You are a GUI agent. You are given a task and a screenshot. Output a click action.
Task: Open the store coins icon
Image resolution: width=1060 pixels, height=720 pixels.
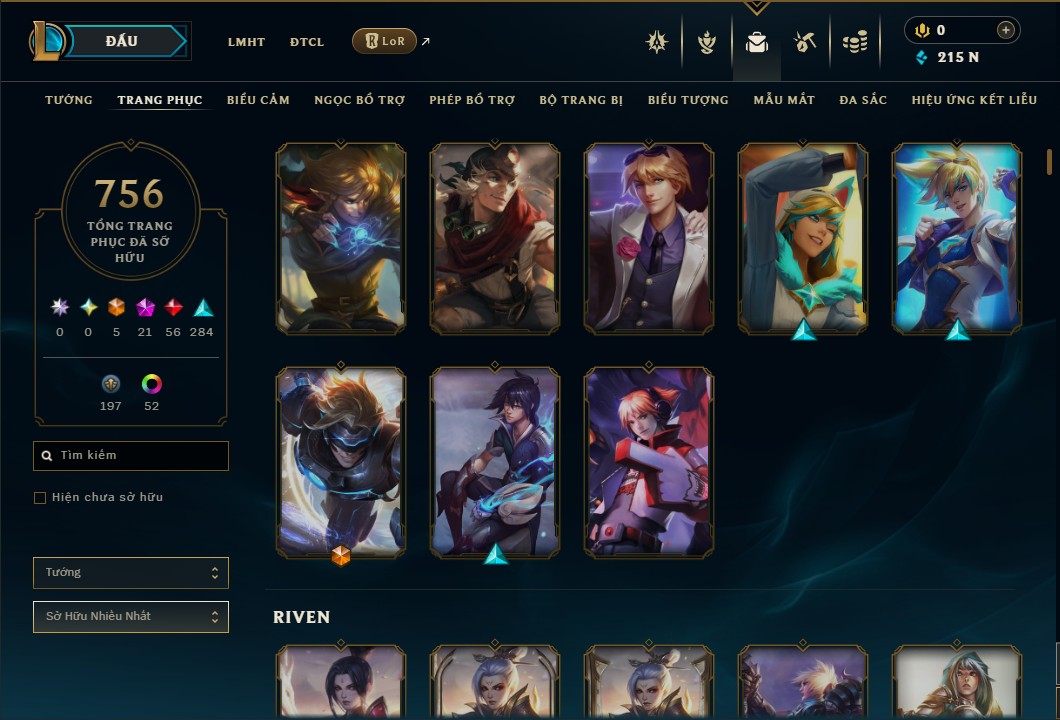point(855,42)
